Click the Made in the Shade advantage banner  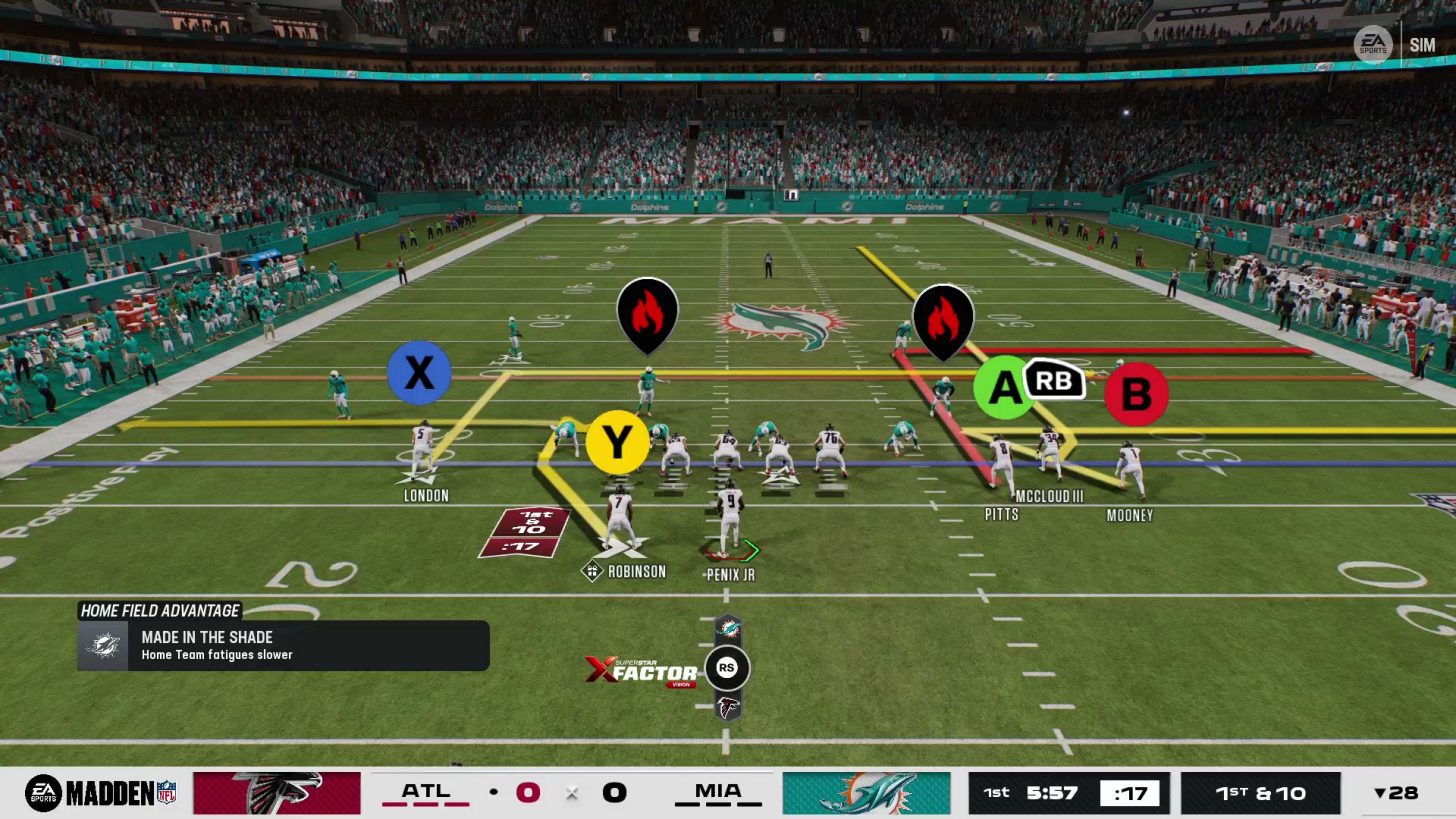283,644
